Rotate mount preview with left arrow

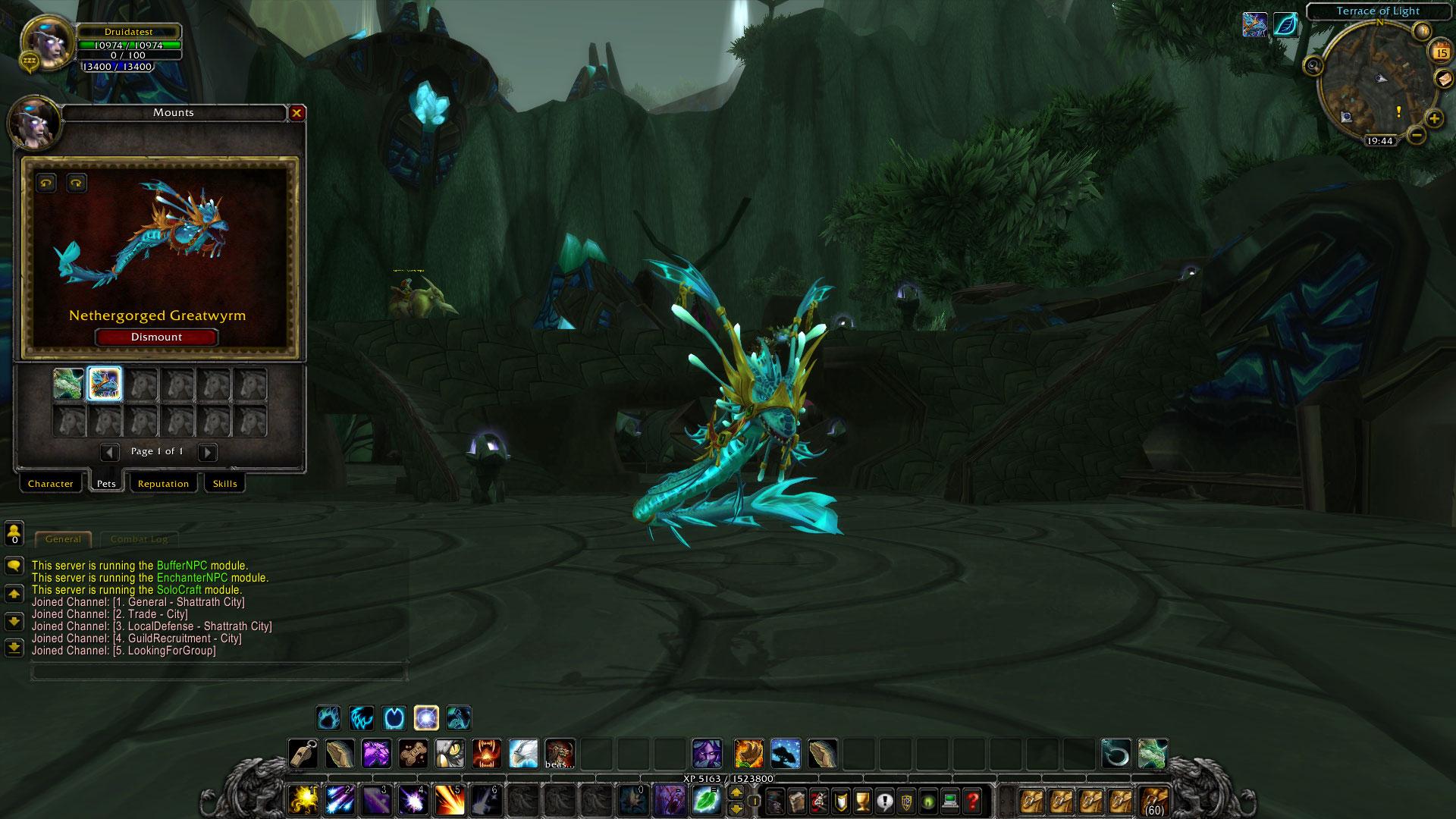point(45,183)
